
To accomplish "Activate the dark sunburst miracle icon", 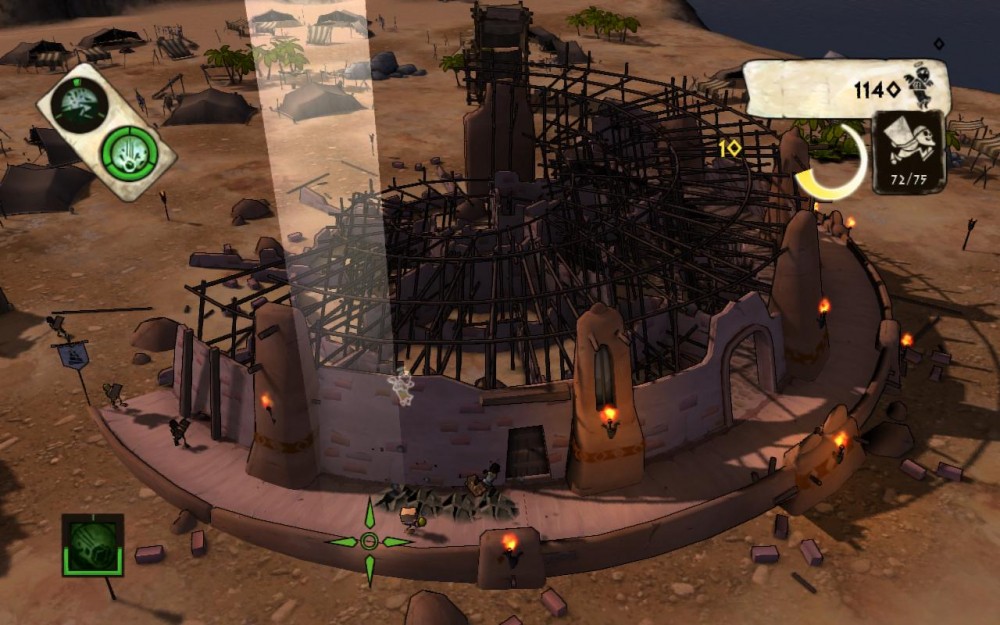I will 79,103.
